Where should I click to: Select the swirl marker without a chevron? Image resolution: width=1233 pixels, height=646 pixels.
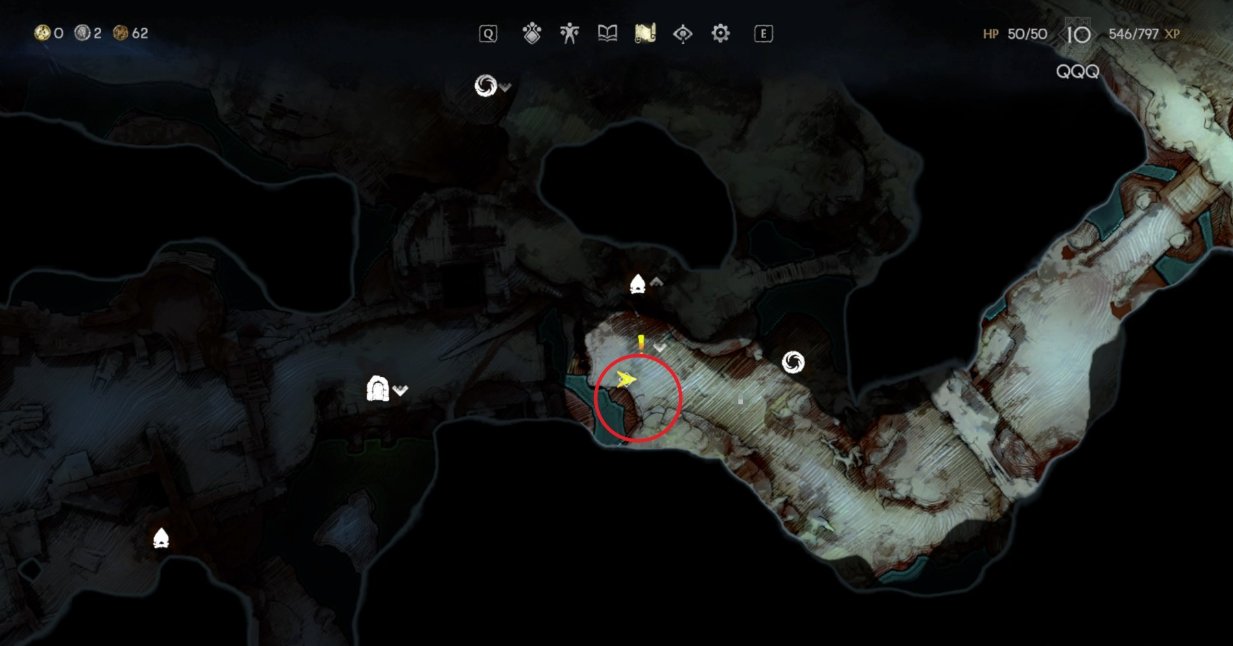(x=794, y=362)
